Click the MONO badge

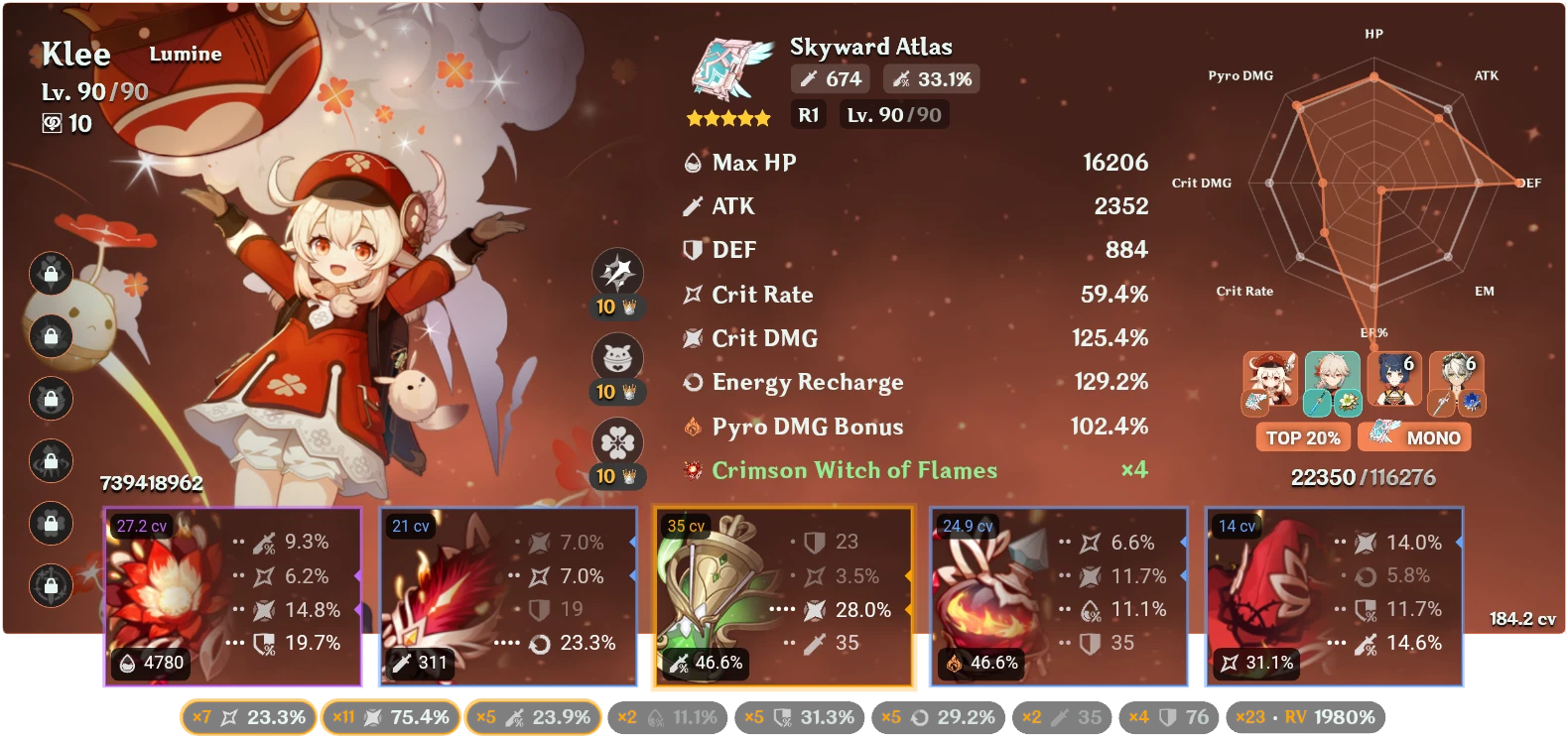[1414, 436]
